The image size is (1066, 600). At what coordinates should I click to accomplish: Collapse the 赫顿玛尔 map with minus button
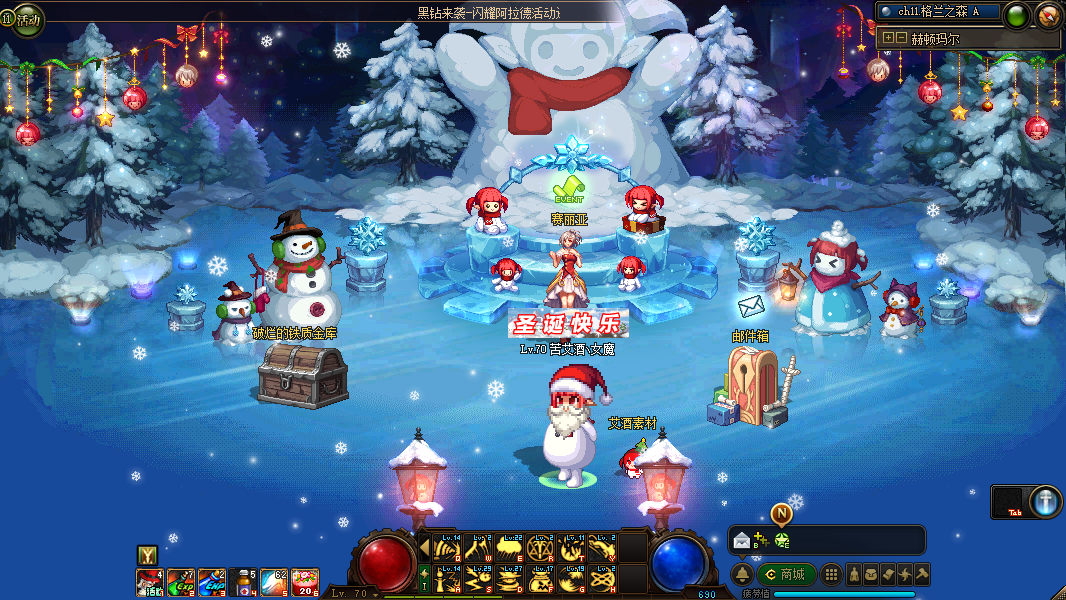point(901,38)
